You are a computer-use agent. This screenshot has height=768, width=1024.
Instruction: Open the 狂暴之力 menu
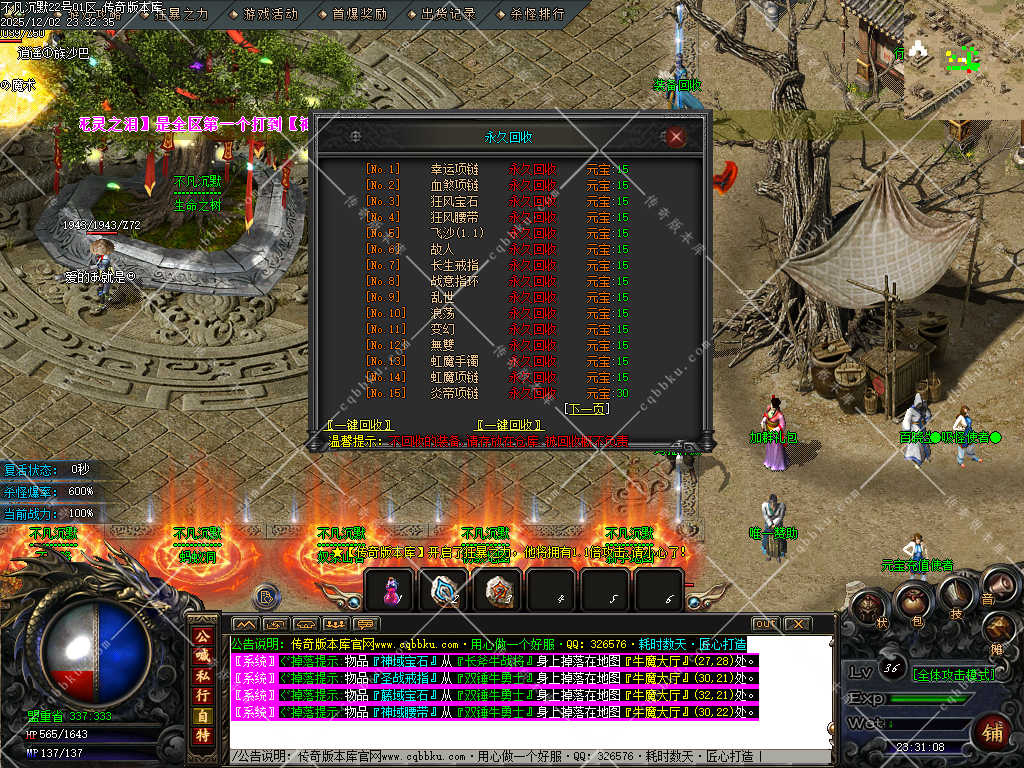181,14
